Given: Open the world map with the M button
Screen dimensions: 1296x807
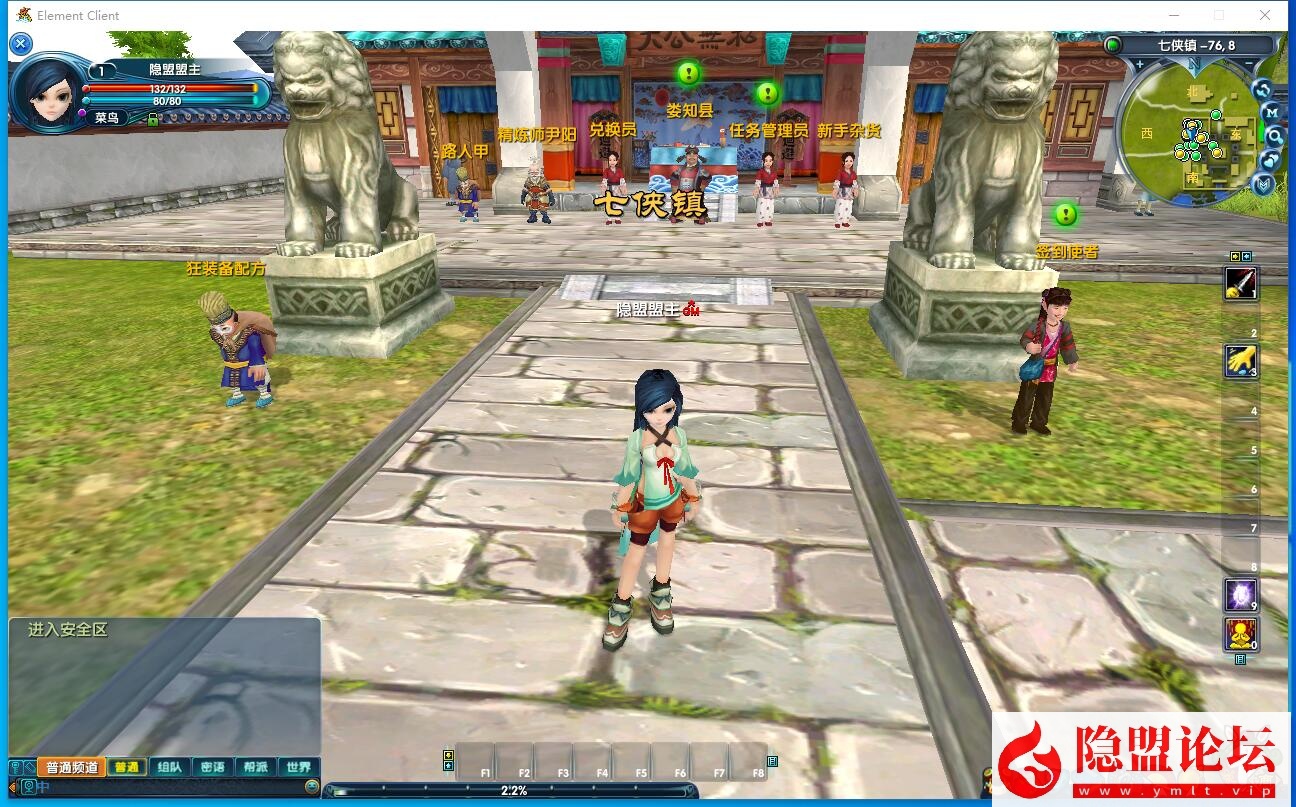Looking at the screenshot, I should (1271, 112).
